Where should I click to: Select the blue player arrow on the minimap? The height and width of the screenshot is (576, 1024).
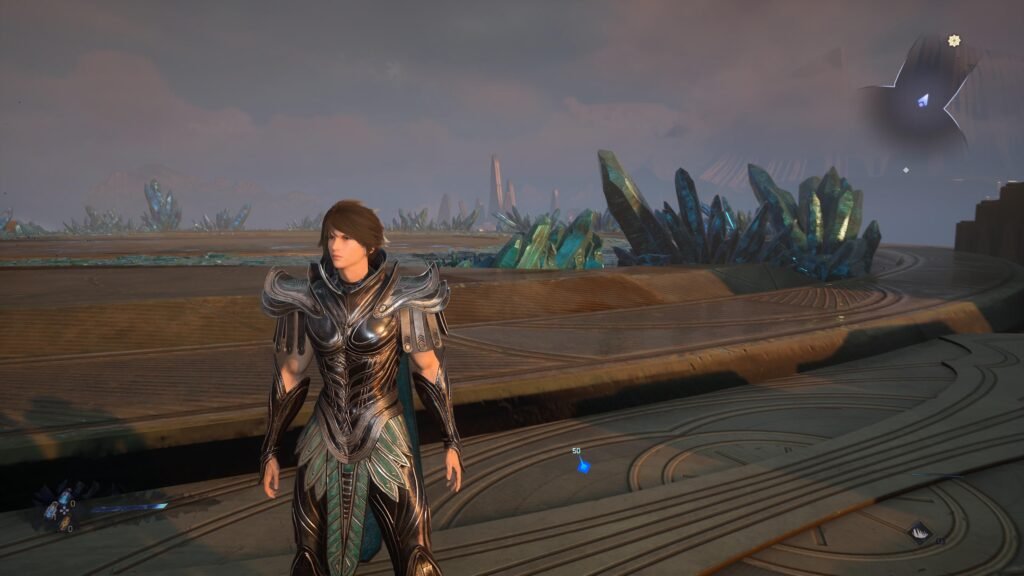(x=924, y=100)
